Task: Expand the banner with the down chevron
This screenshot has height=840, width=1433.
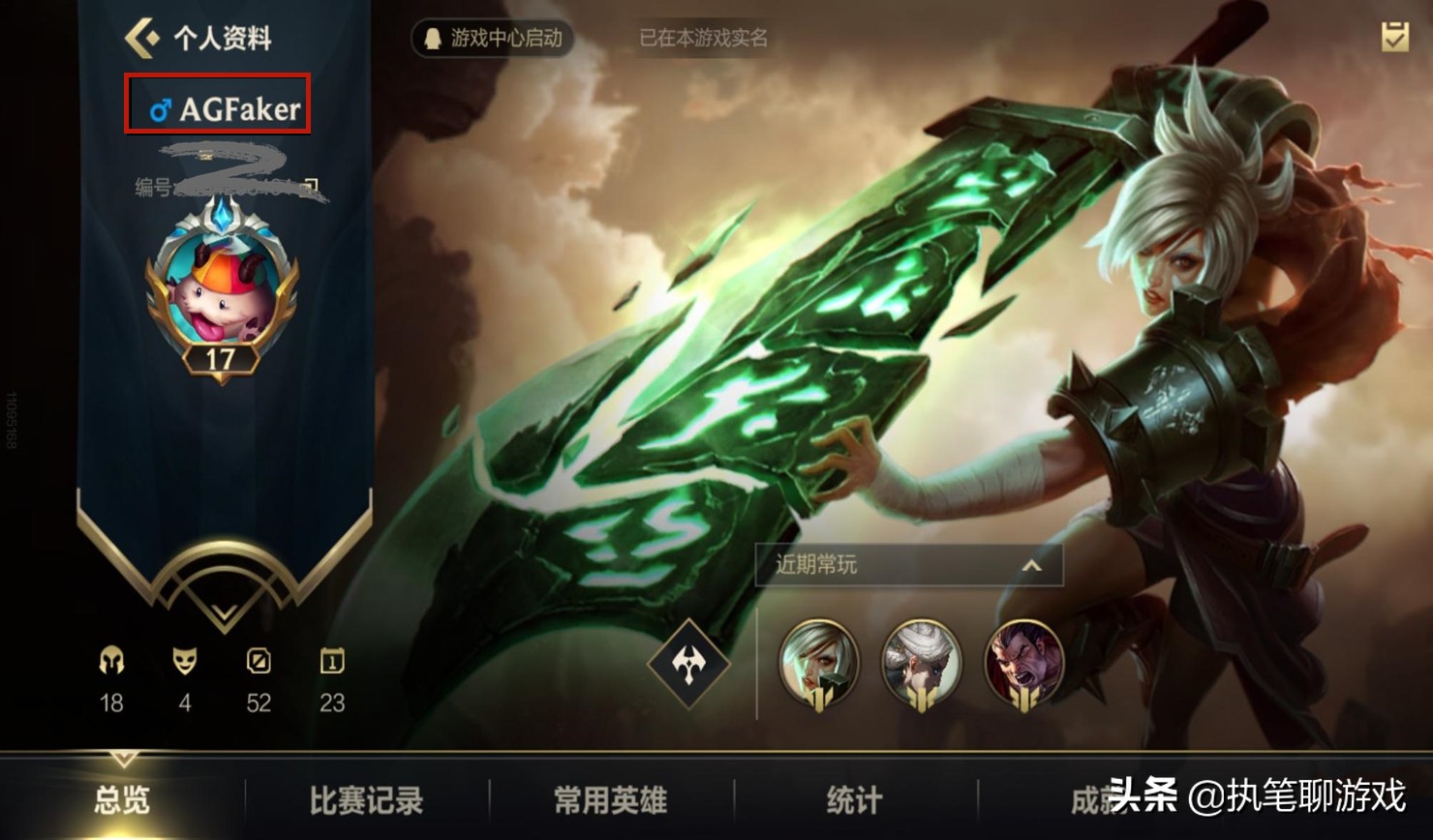Action: point(224,612)
